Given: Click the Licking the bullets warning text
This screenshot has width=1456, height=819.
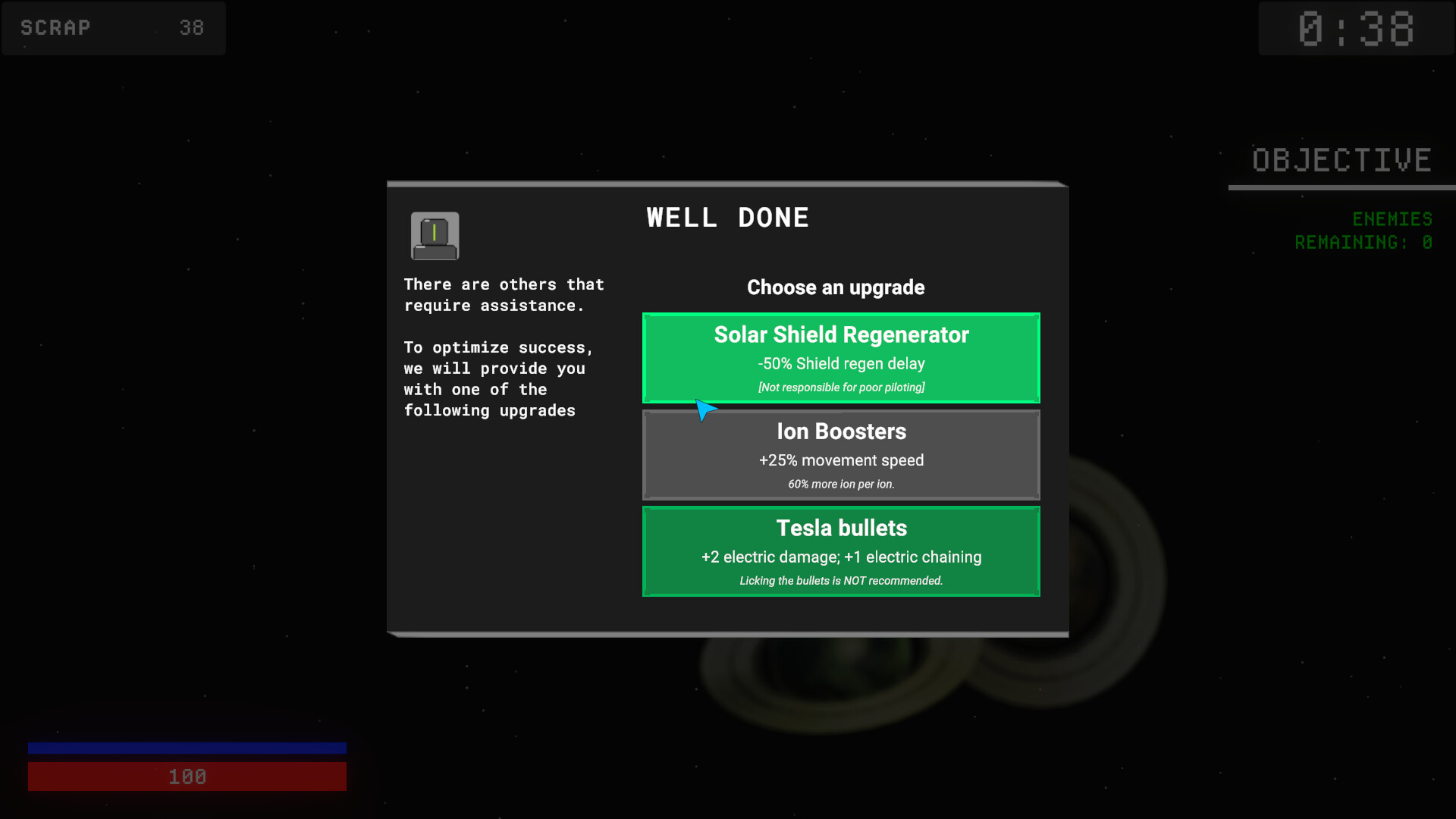Looking at the screenshot, I should pyautogui.click(x=841, y=580).
